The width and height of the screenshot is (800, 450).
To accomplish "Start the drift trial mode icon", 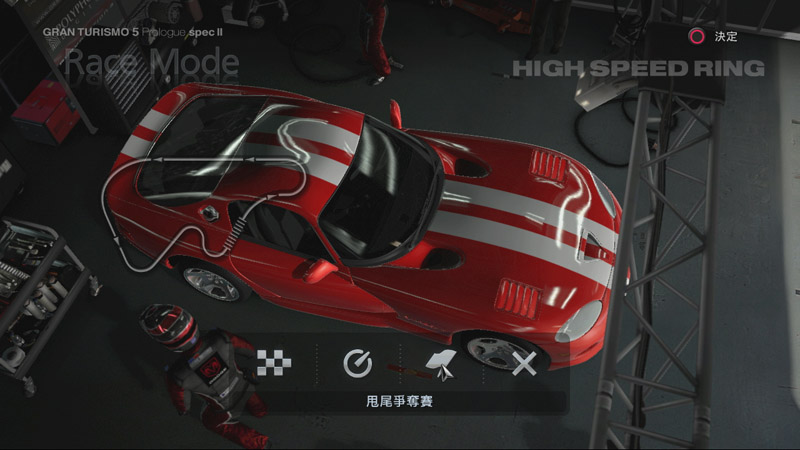I will pyautogui.click(x=441, y=364).
